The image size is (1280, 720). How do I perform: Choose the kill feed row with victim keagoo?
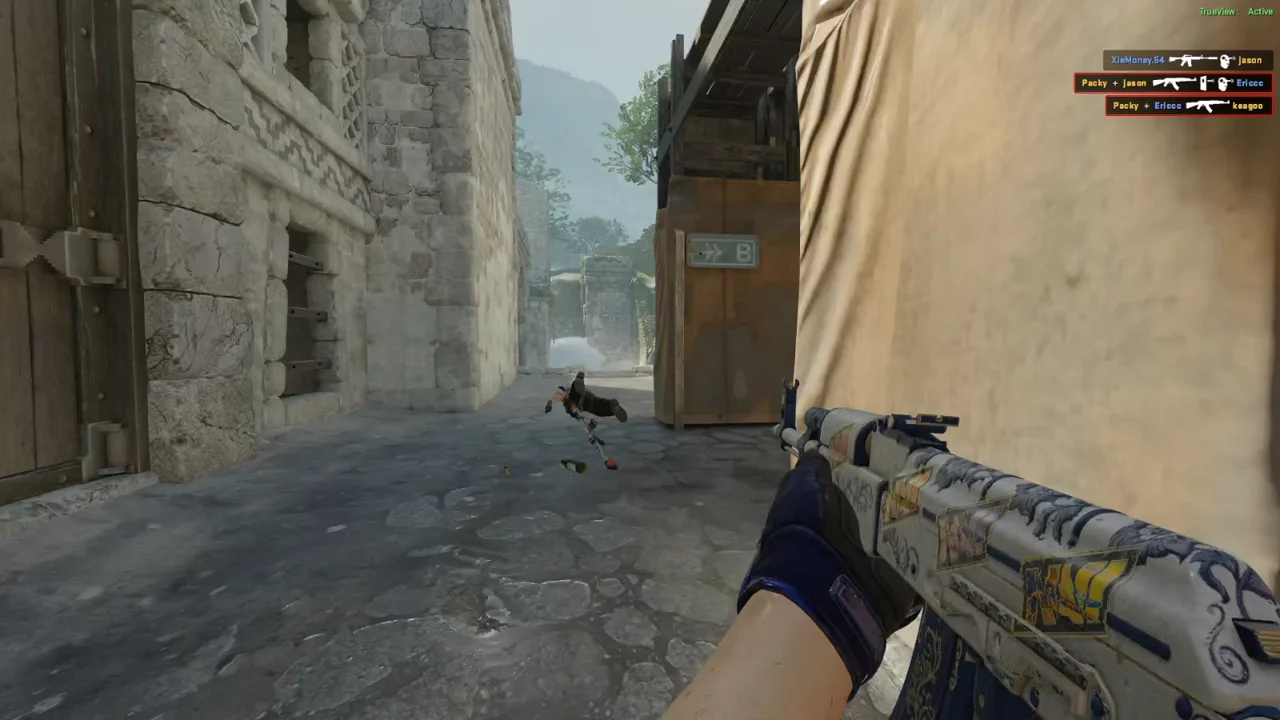[1188, 105]
